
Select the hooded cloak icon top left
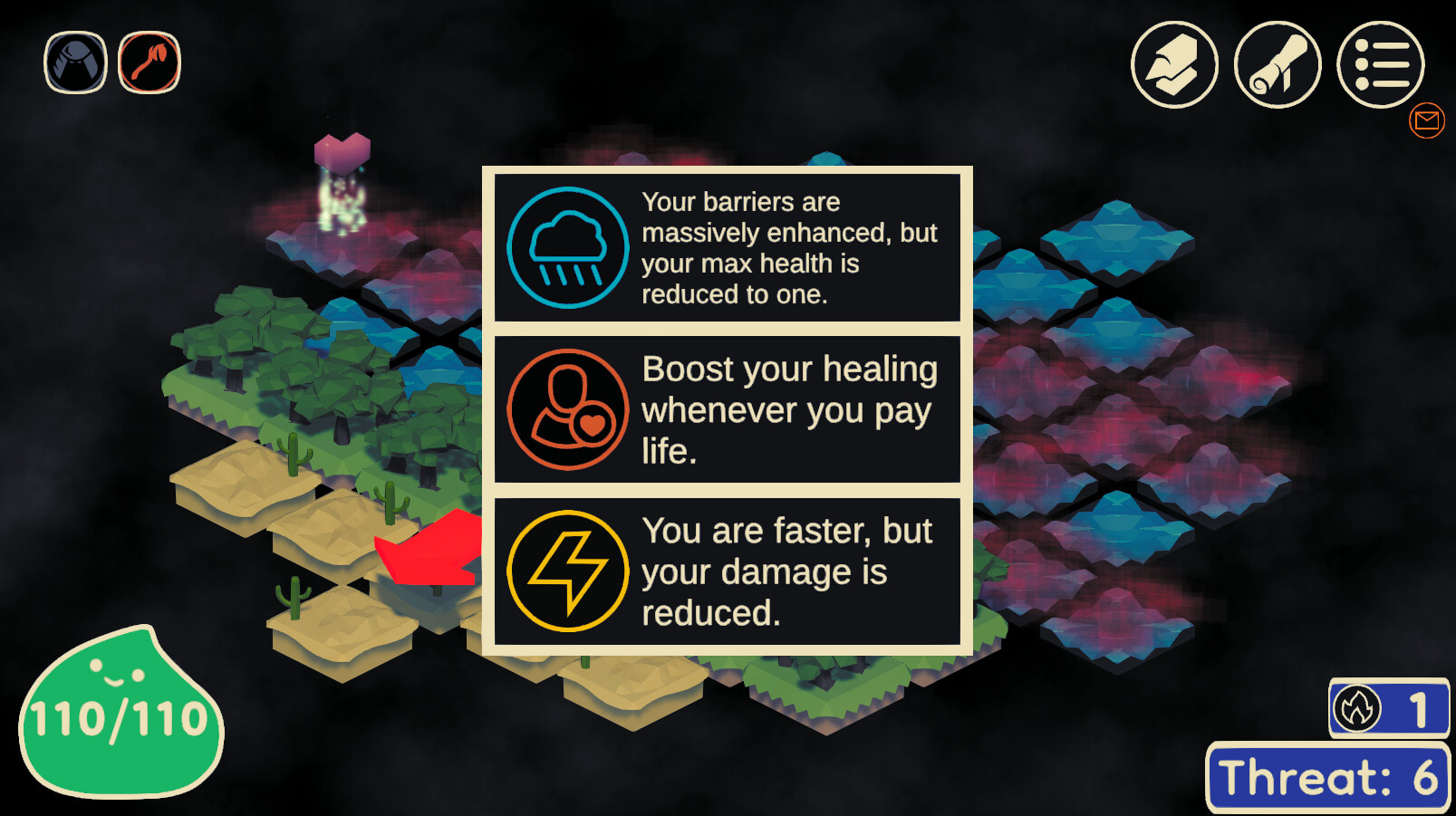pyautogui.click(x=75, y=62)
